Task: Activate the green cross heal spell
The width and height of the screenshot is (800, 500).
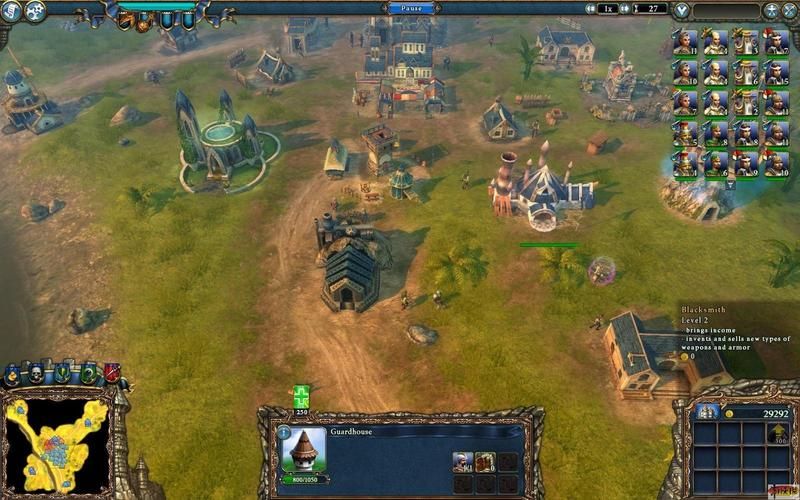Action: [301, 396]
